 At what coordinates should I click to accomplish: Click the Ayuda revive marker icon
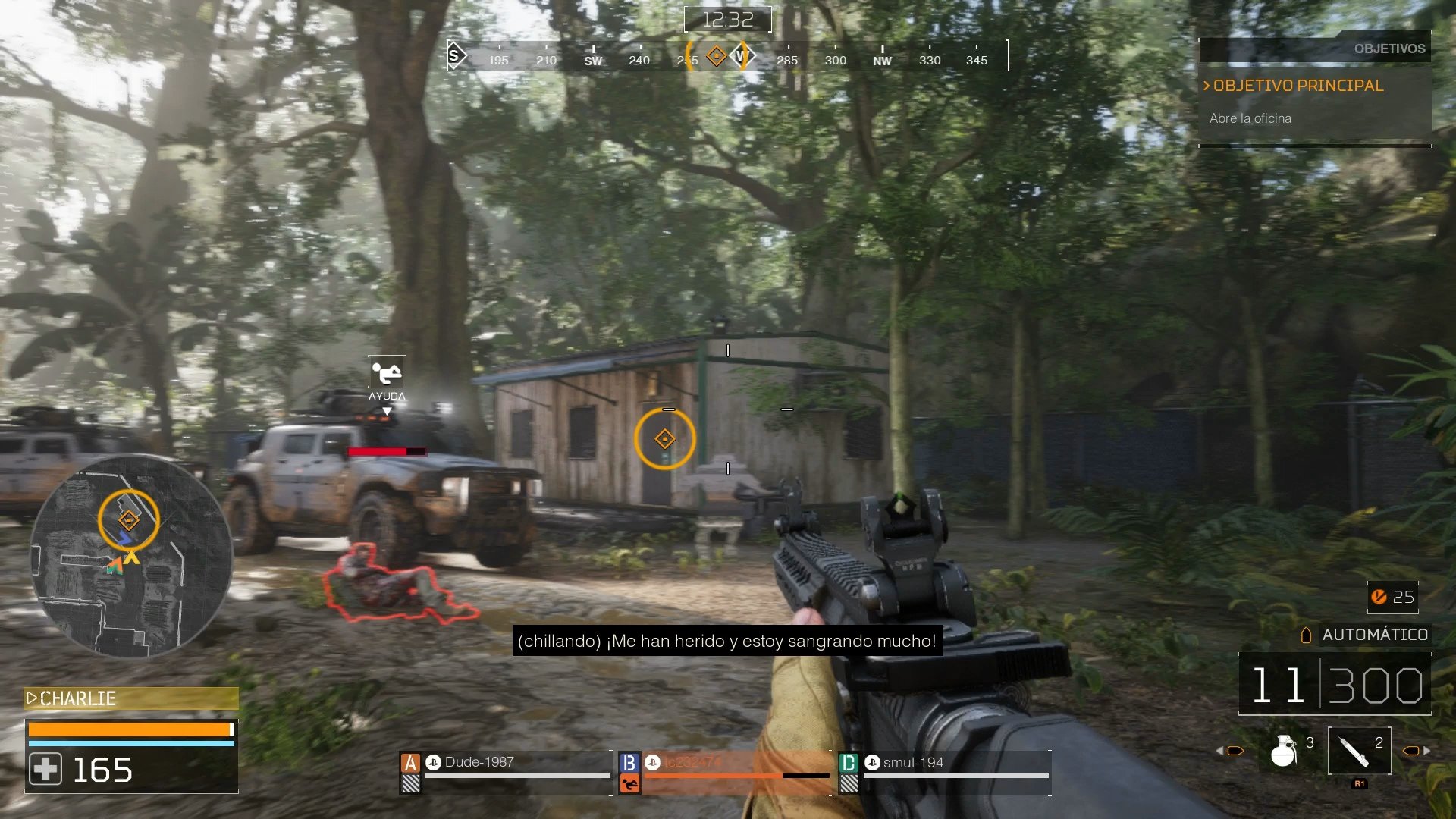(x=387, y=373)
